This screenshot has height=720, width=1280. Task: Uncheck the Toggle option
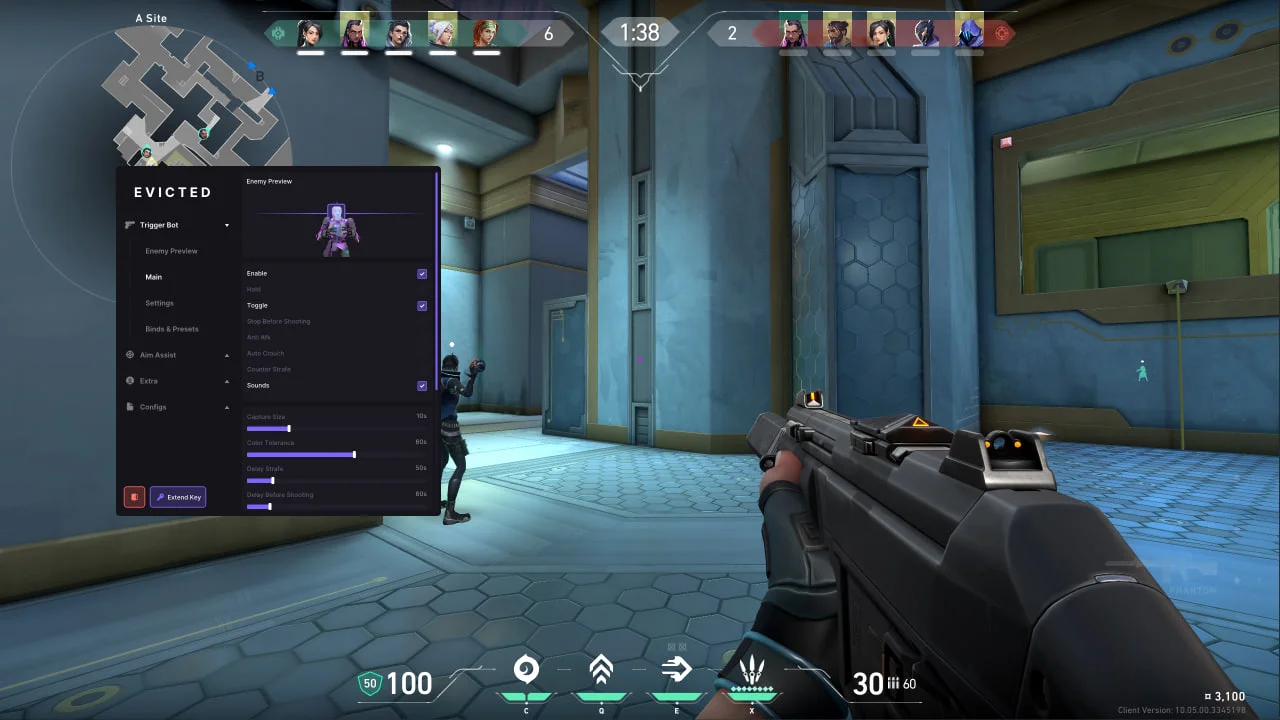point(422,305)
